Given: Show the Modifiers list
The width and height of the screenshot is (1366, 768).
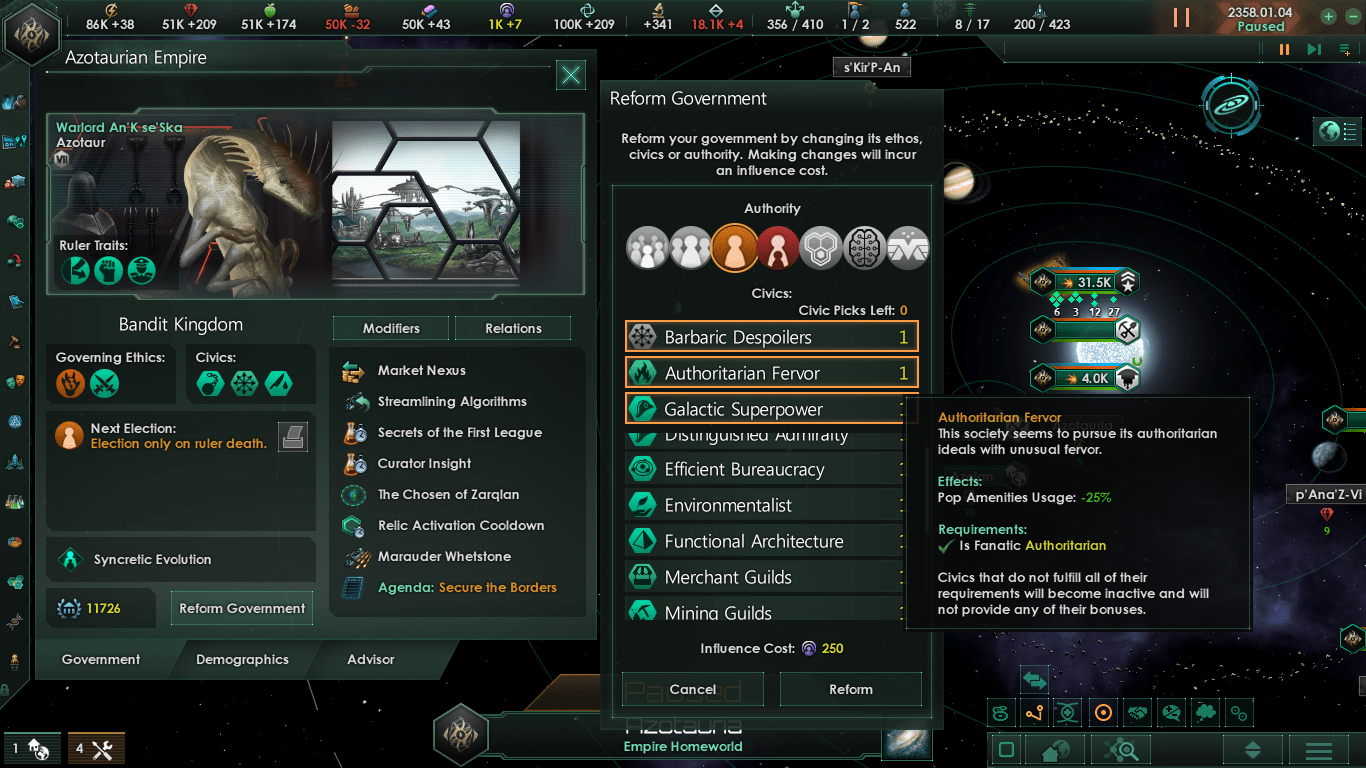Looking at the screenshot, I should pos(391,328).
